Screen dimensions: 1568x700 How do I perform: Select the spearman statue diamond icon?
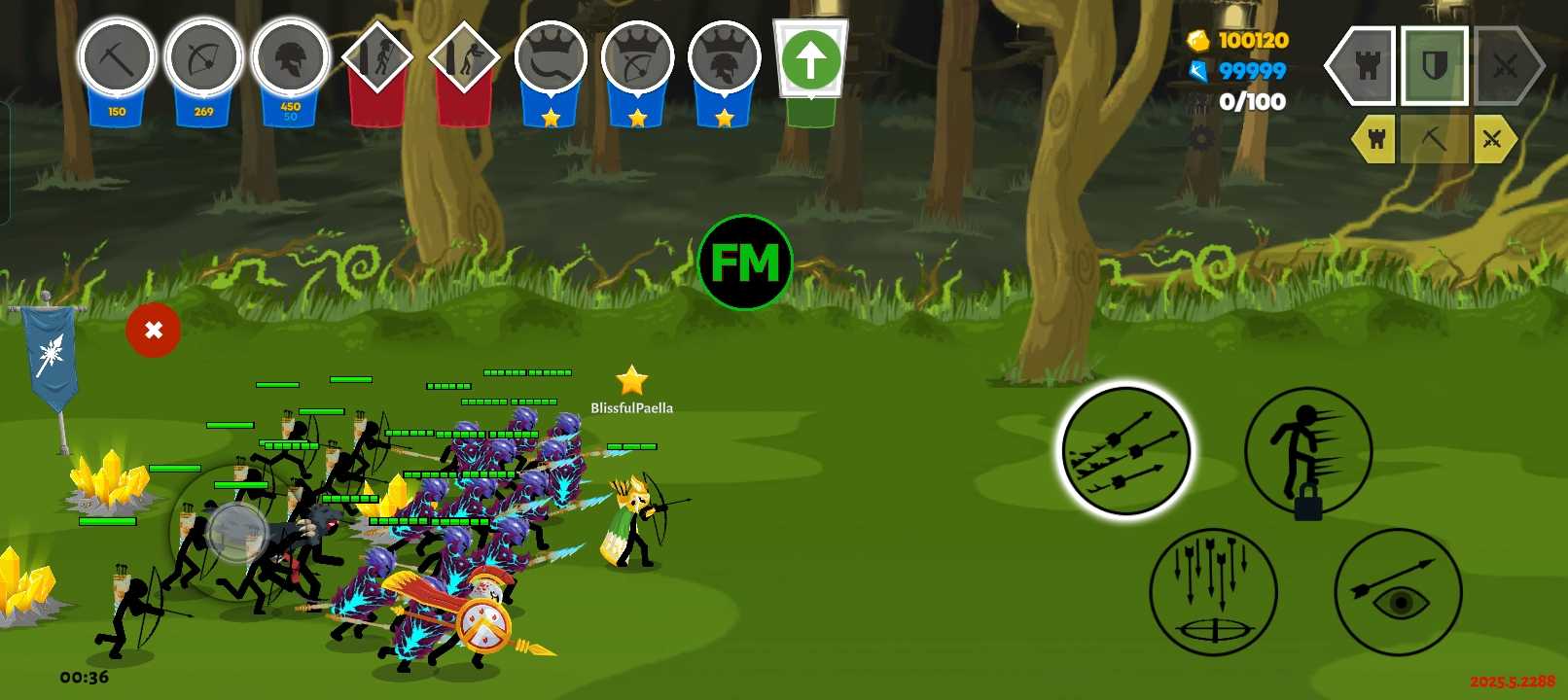pyautogui.click(x=377, y=58)
